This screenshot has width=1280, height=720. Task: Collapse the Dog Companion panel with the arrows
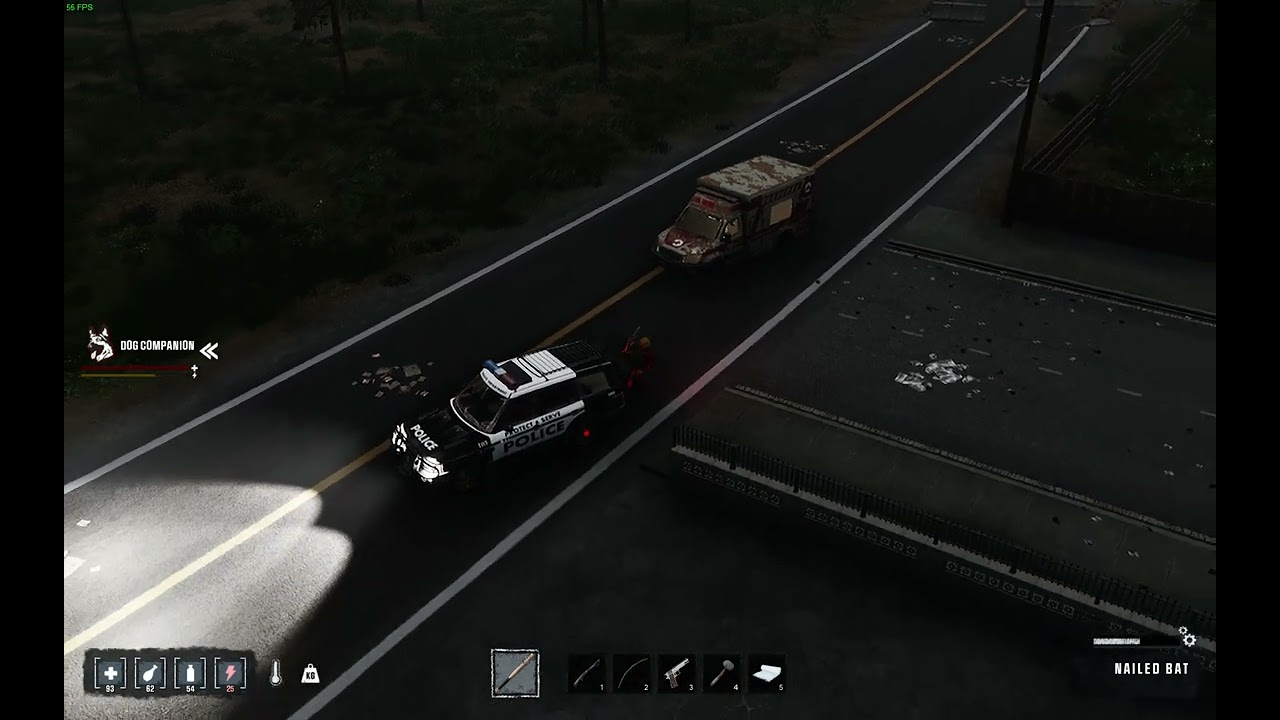[x=208, y=350]
